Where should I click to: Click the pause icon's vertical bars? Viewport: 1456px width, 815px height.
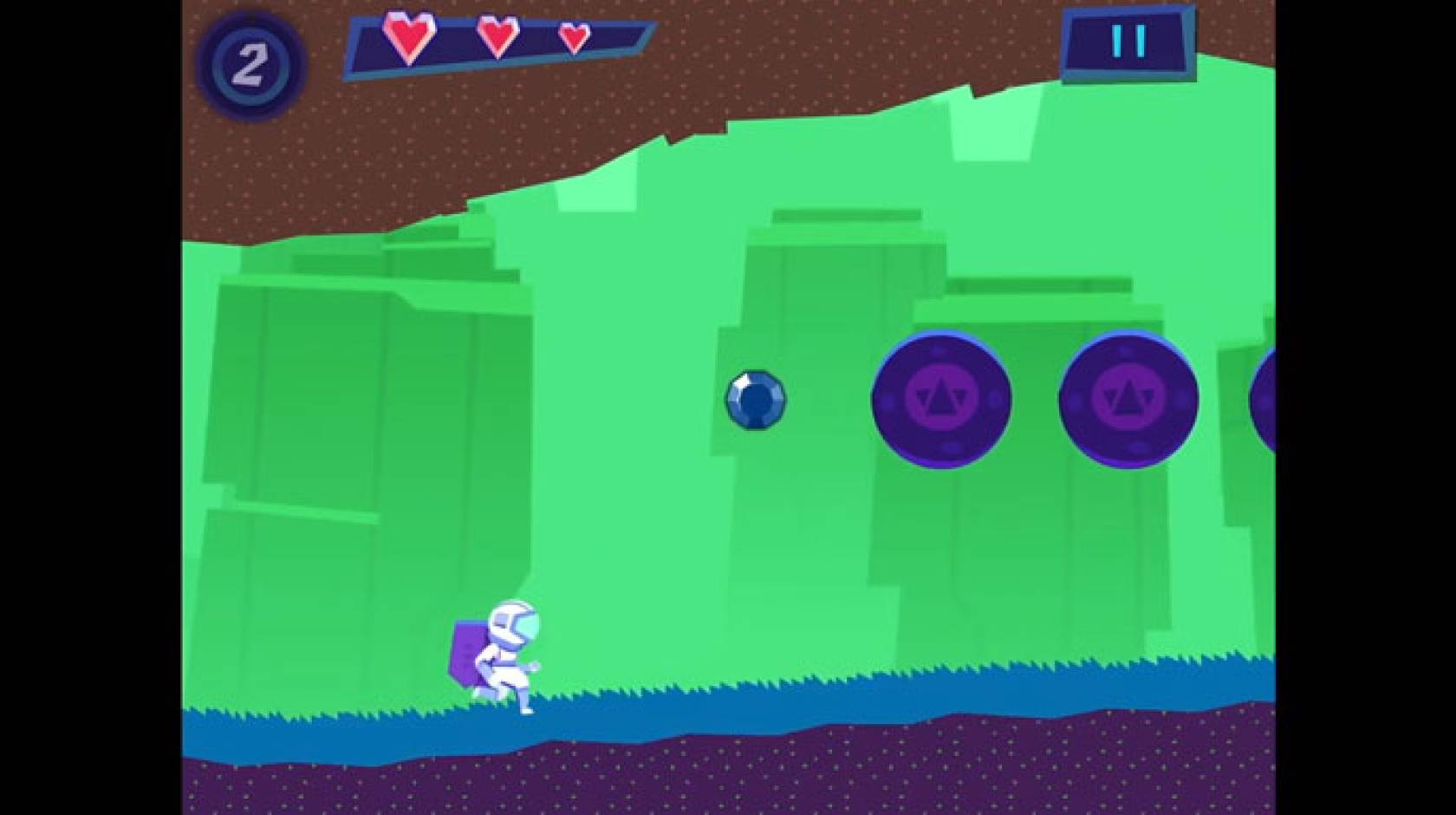(1128, 39)
